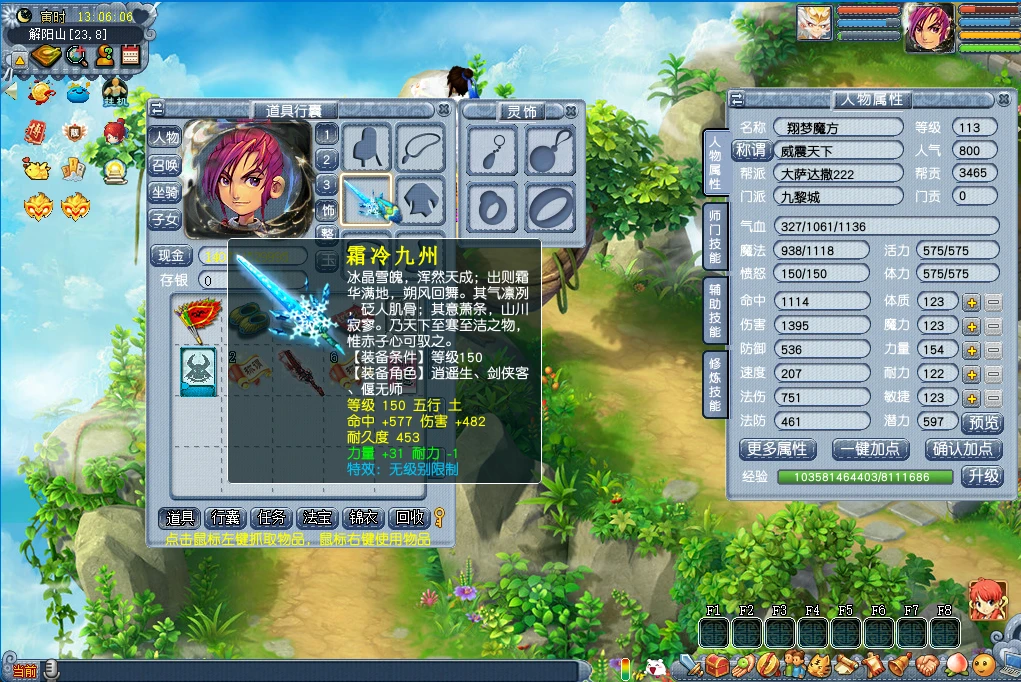Click the 升级 level up button
Viewport: 1021px width, 682px height.
tap(982, 477)
